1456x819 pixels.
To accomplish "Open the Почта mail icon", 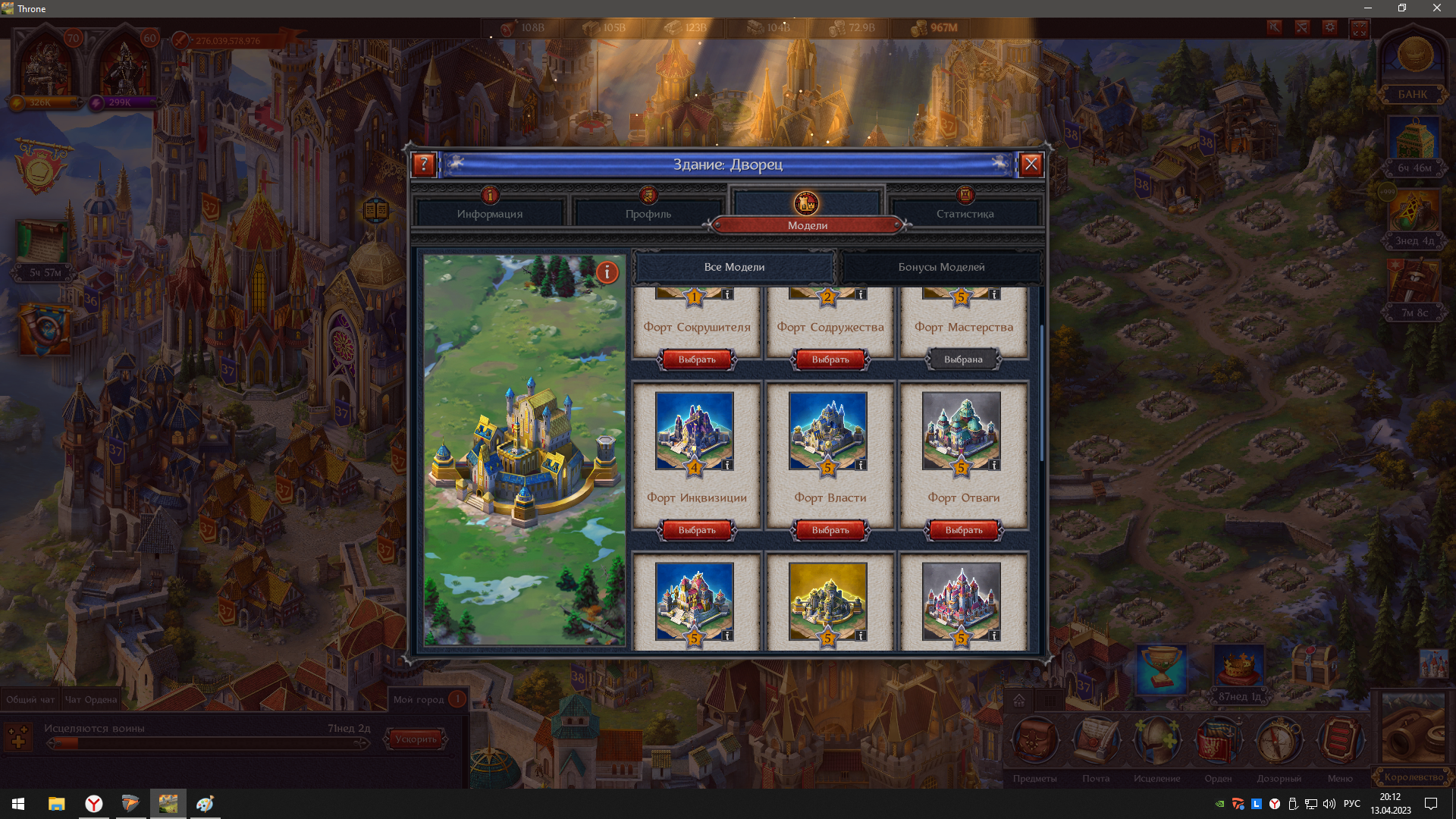I will 1097,739.
